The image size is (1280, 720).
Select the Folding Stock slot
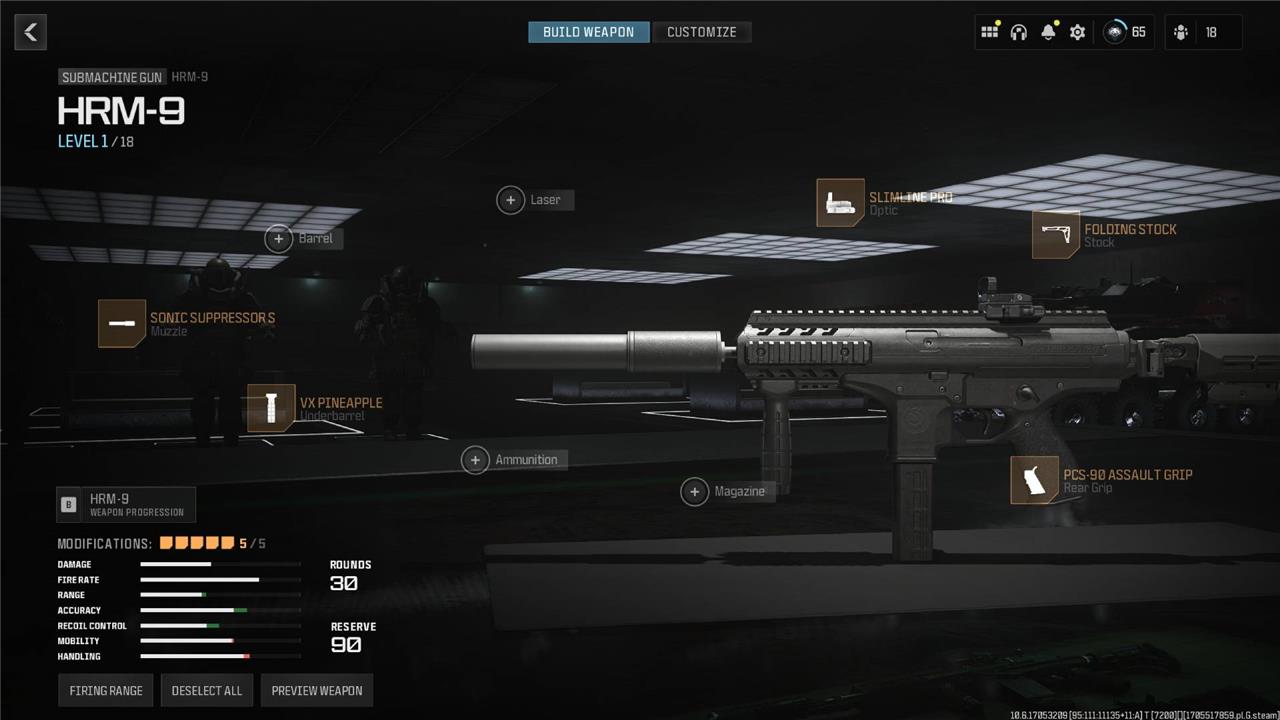click(x=1056, y=235)
